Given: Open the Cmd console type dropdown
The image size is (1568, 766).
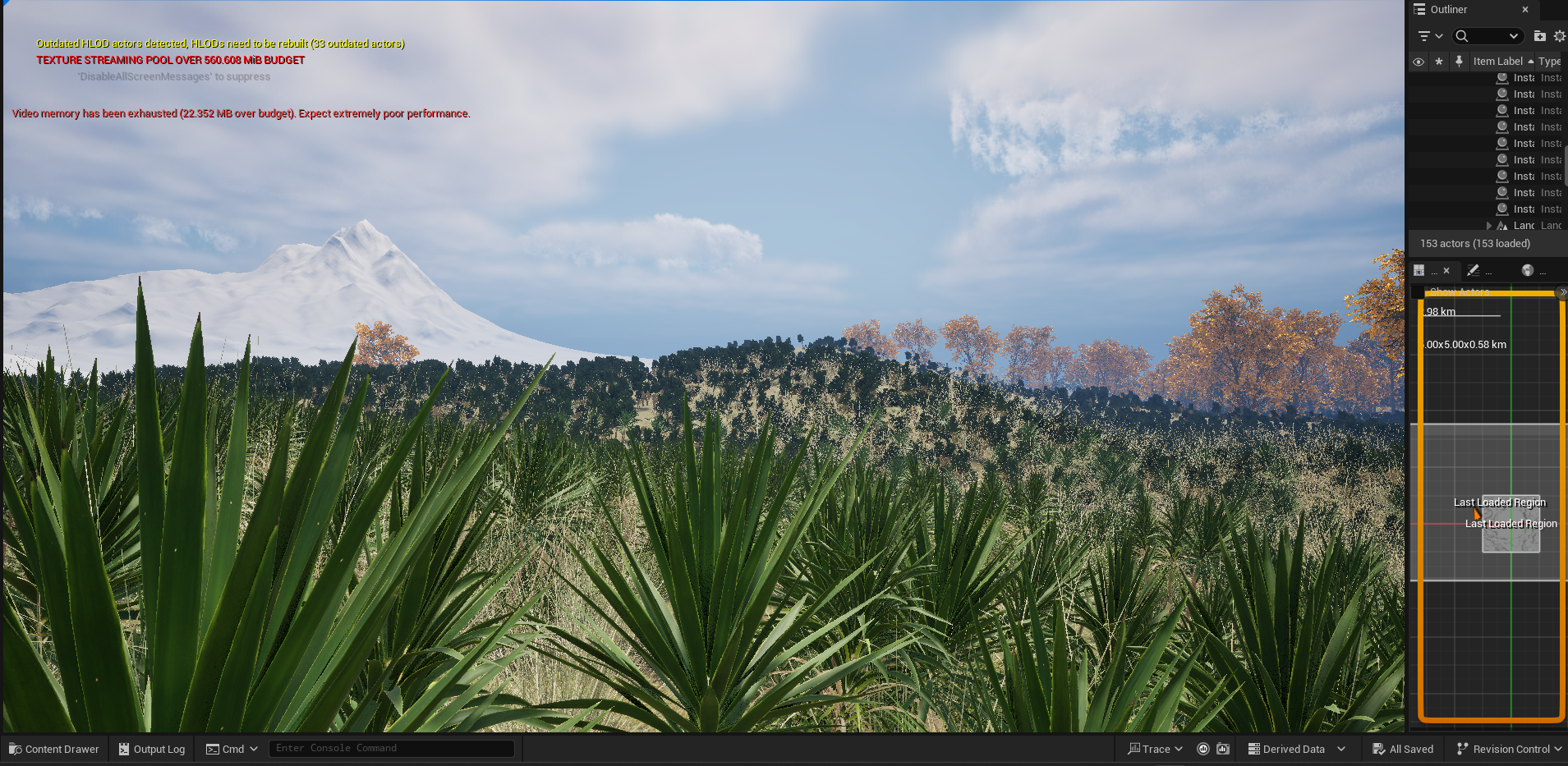Looking at the screenshot, I should tap(232, 749).
